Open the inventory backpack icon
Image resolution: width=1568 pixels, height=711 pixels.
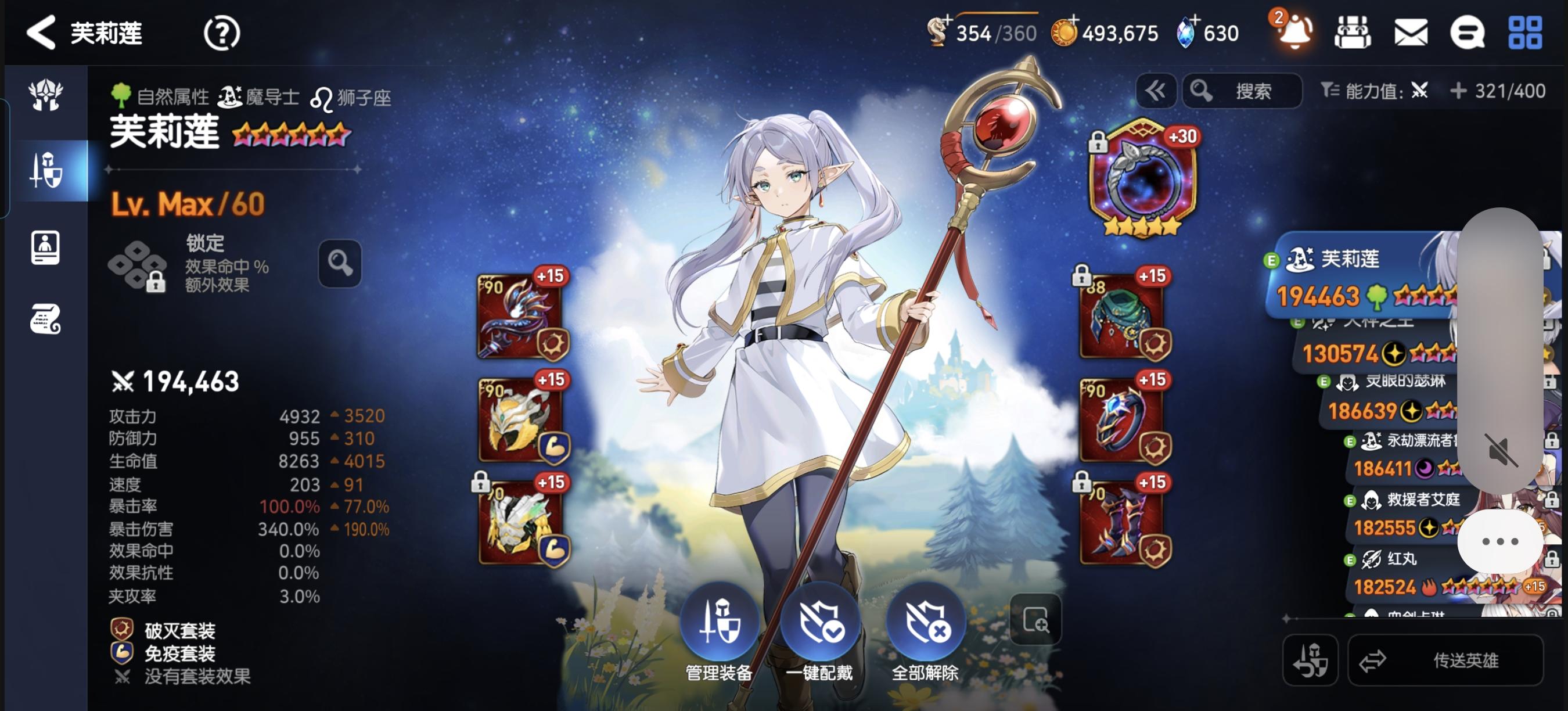click(1353, 34)
